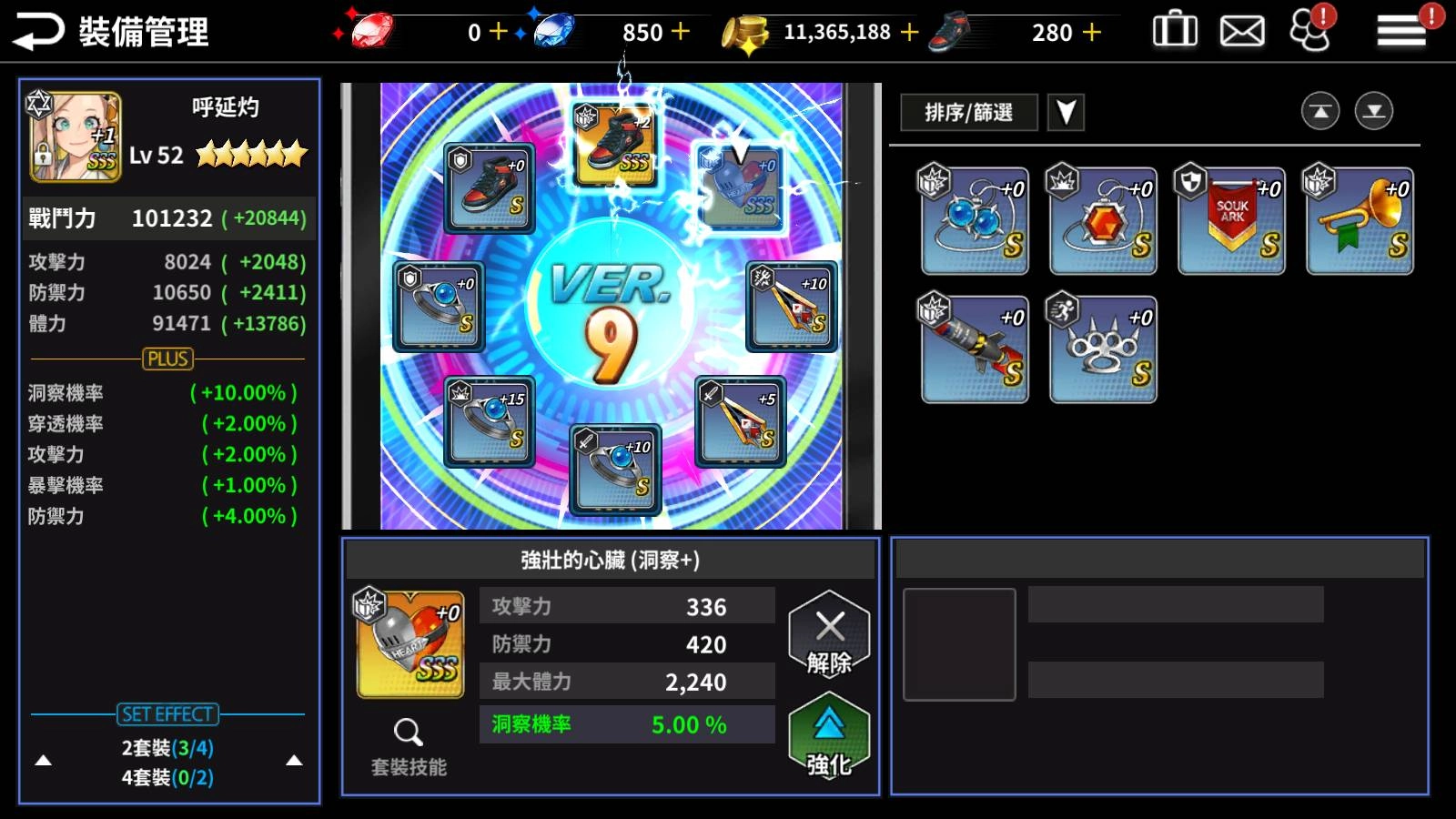The height and width of the screenshot is (819, 1456).
Task: Select the equipped ring with +15 enhancement
Action: pos(489,419)
